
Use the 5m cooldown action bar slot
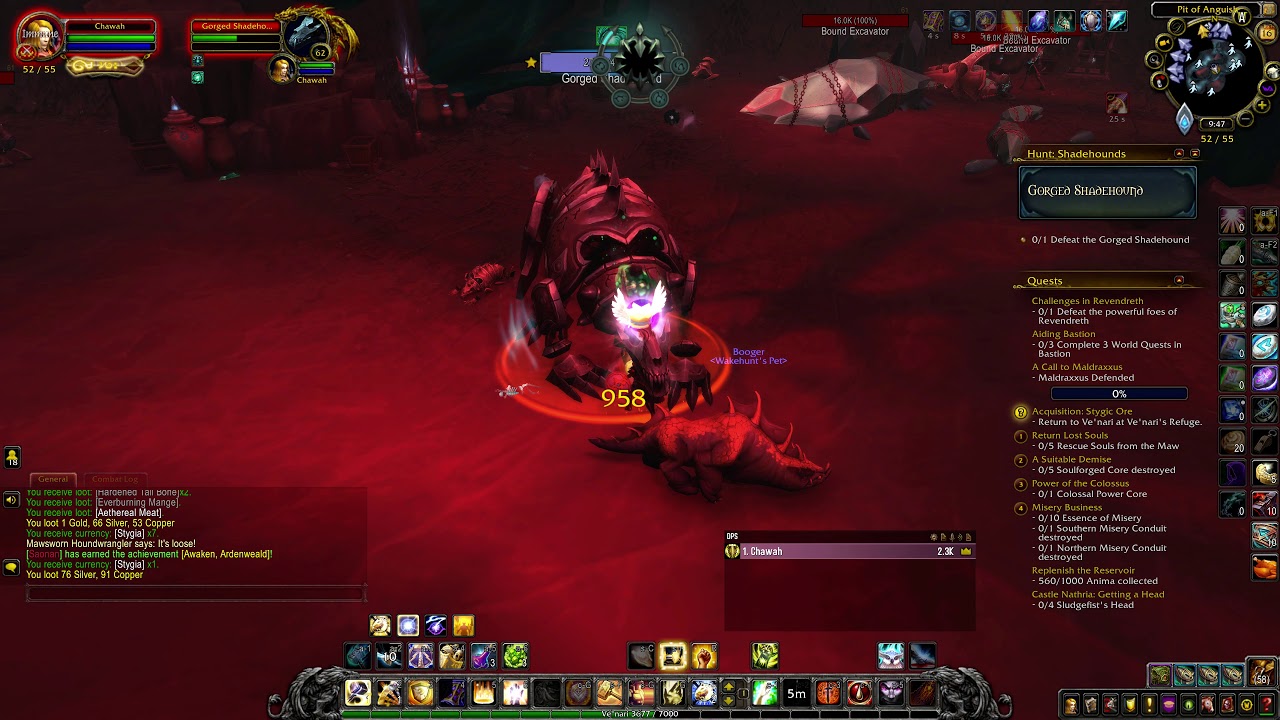click(x=796, y=693)
